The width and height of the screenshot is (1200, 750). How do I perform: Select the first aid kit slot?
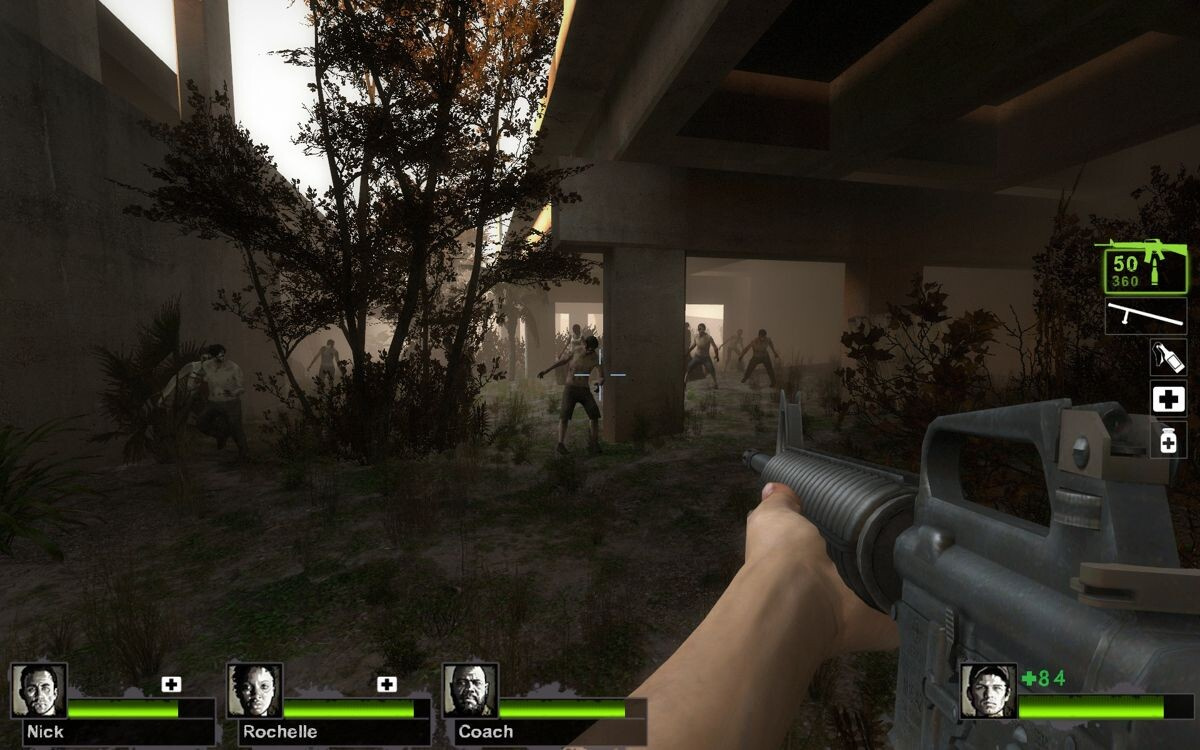1168,399
